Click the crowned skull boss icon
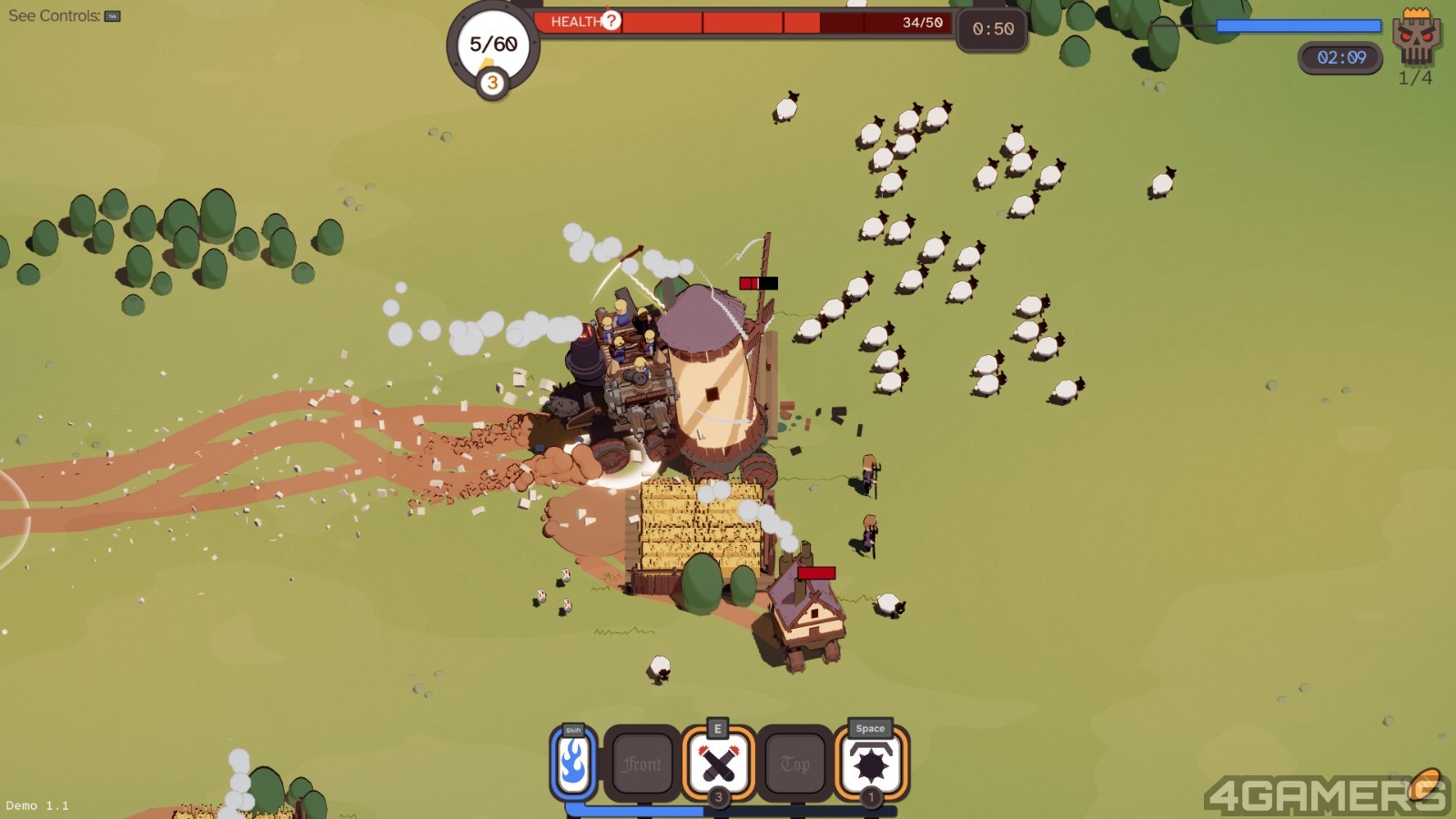 pos(1416,36)
